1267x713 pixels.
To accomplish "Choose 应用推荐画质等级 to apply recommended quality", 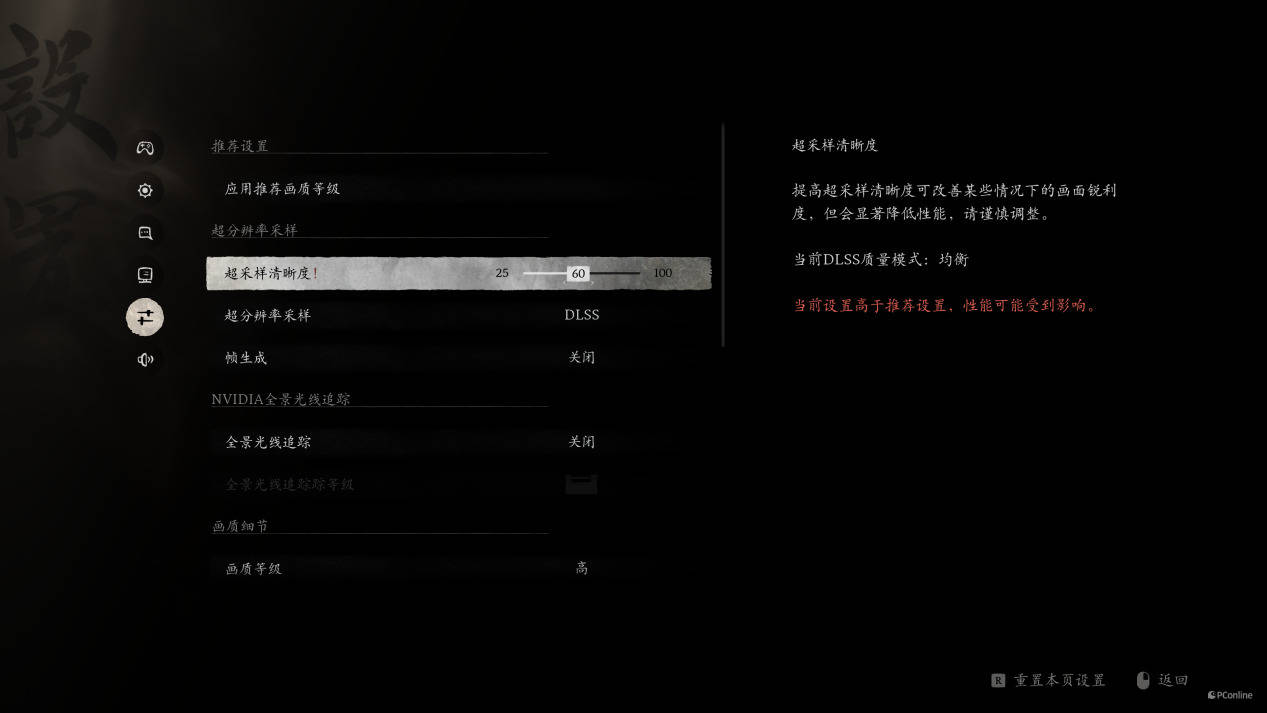I will coord(282,189).
